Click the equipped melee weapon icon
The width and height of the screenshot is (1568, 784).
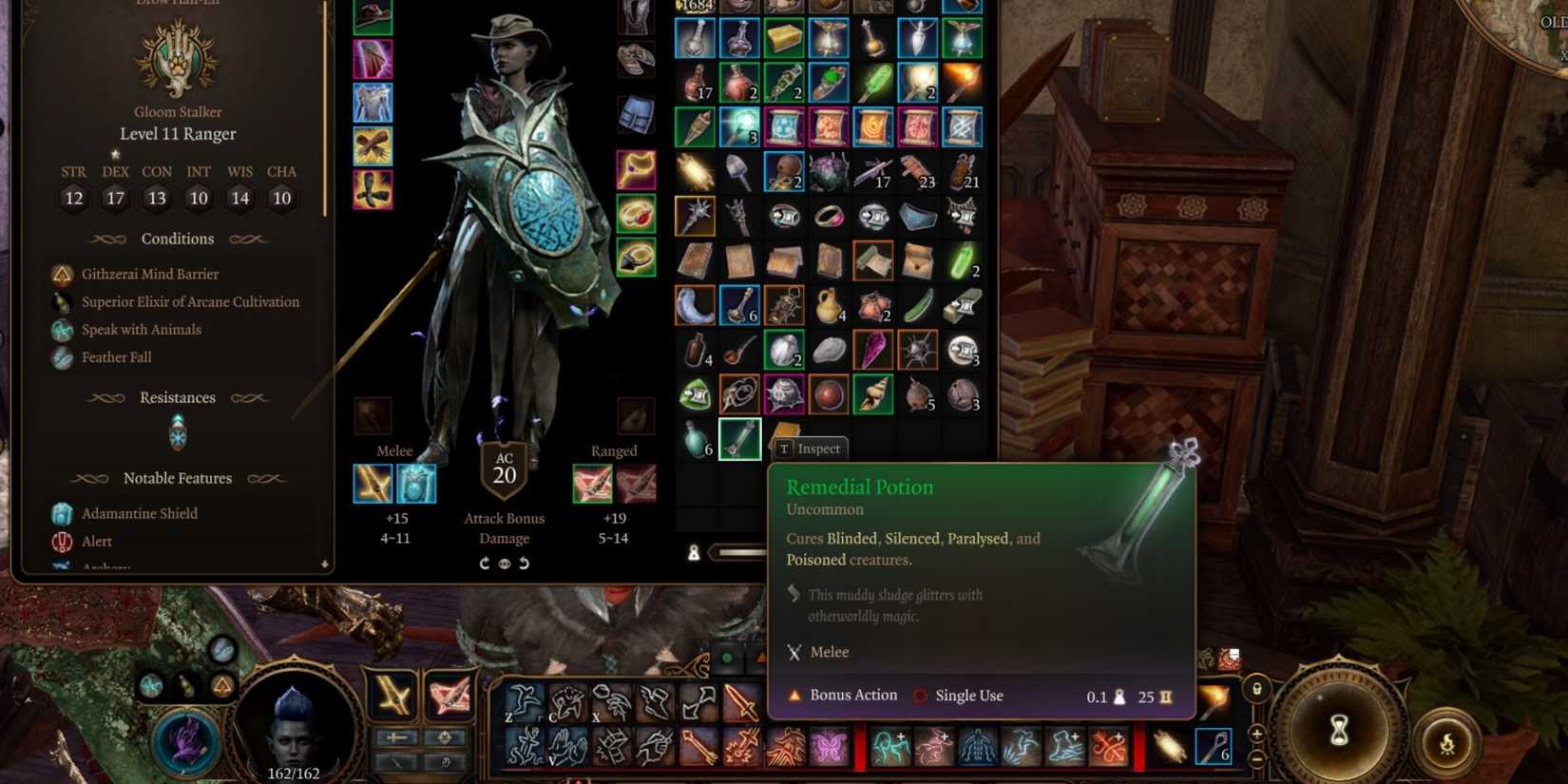click(x=374, y=485)
